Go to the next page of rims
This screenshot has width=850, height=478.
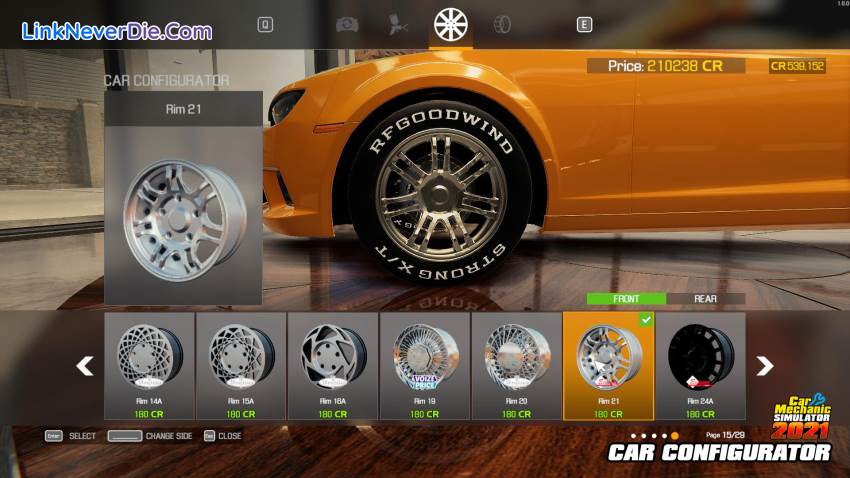[765, 366]
